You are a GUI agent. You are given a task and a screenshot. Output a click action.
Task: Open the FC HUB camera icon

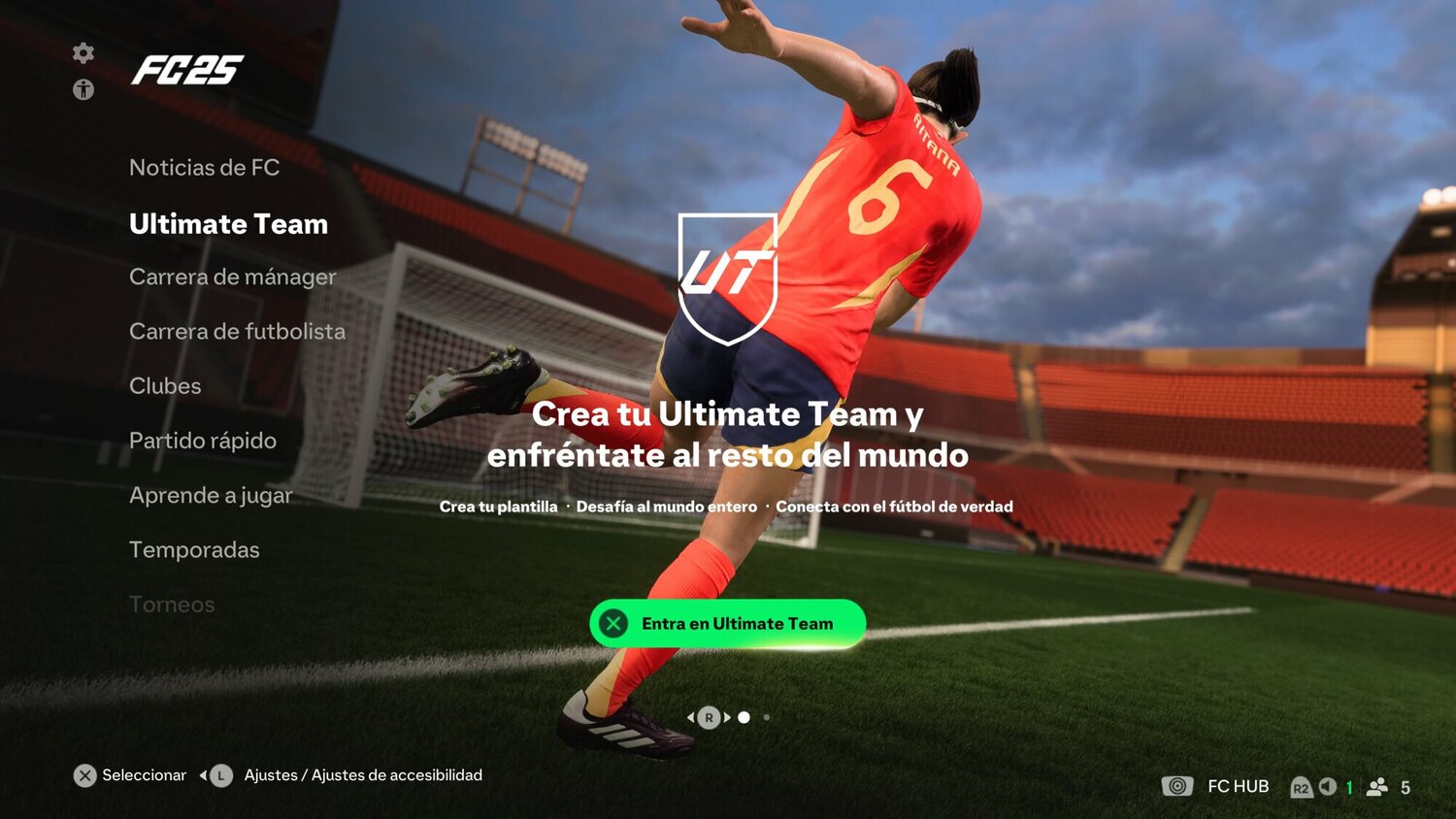point(1178,786)
